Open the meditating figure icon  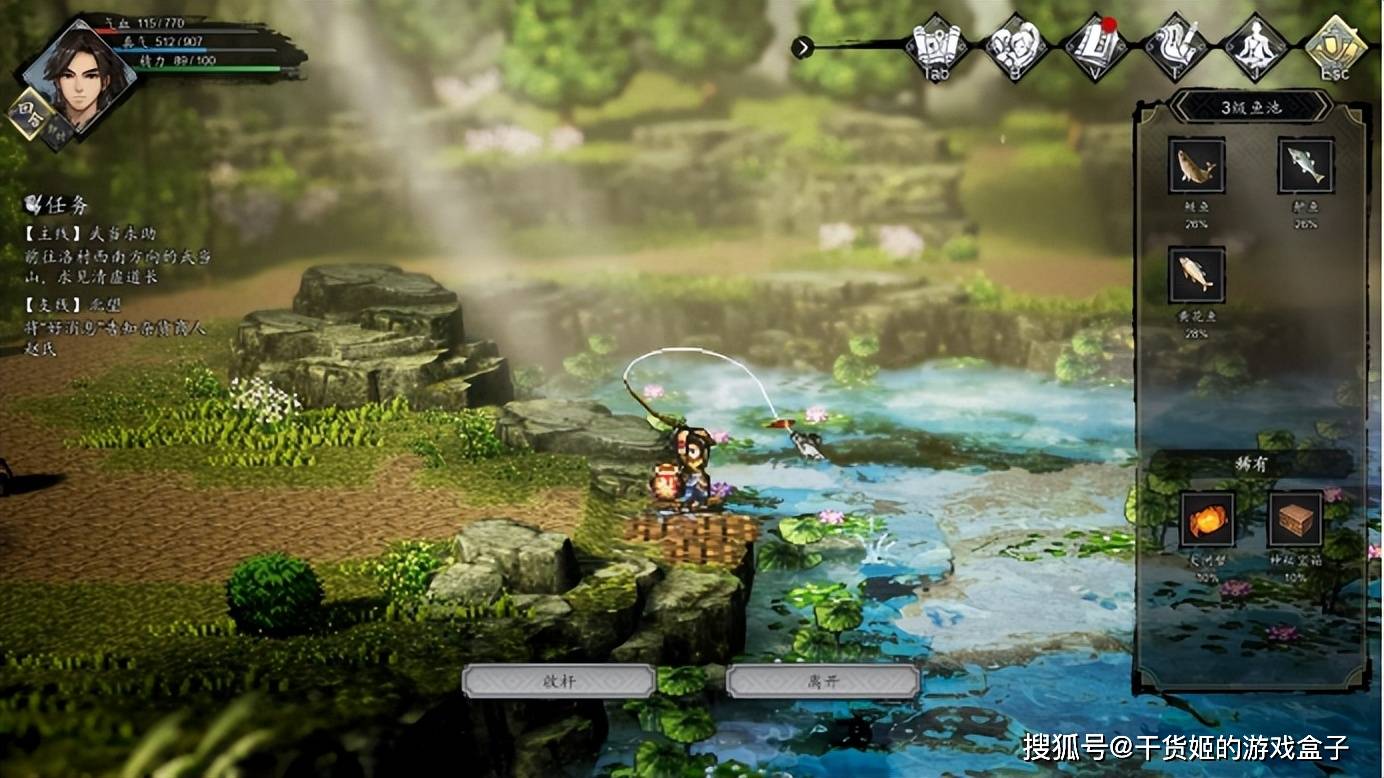click(1255, 46)
